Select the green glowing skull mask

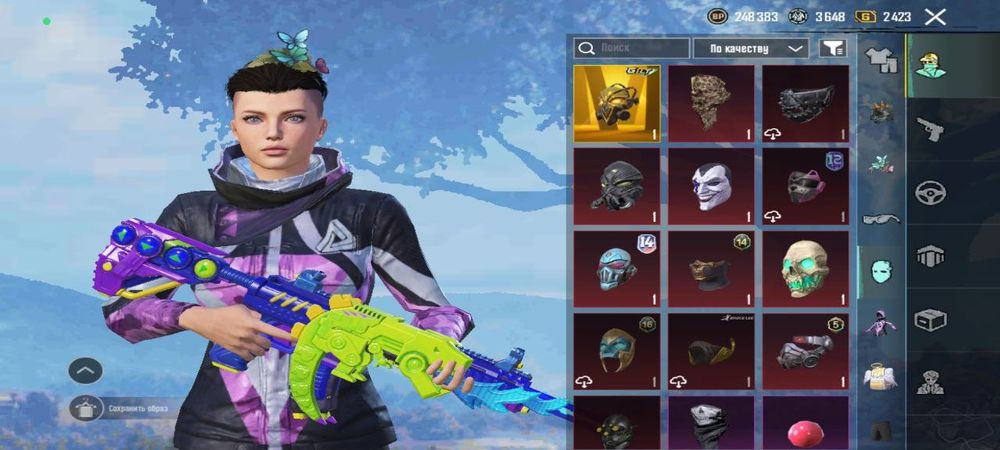pyautogui.click(x=805, y=269)
